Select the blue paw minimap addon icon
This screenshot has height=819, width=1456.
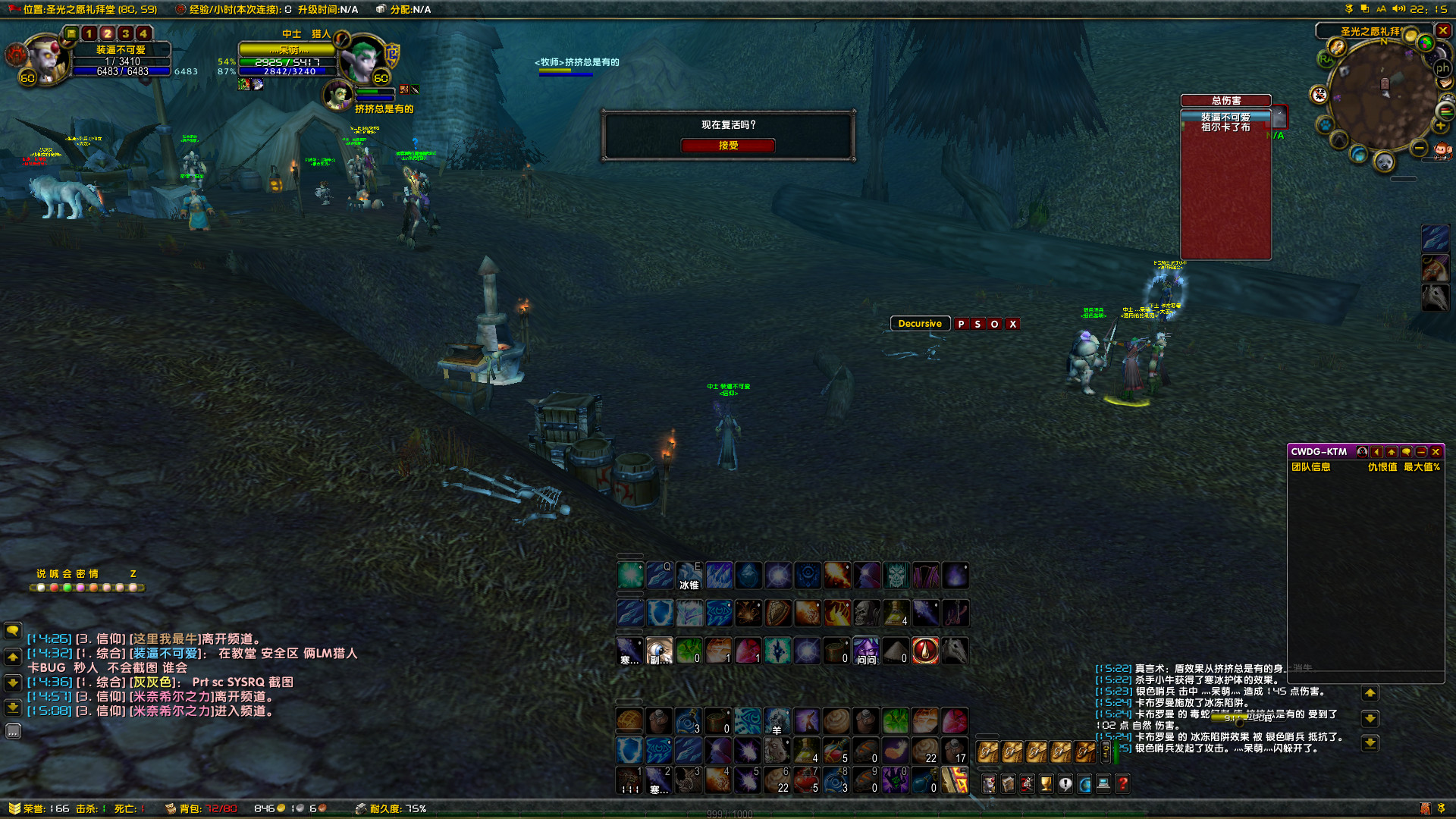tap(1324, 124)
